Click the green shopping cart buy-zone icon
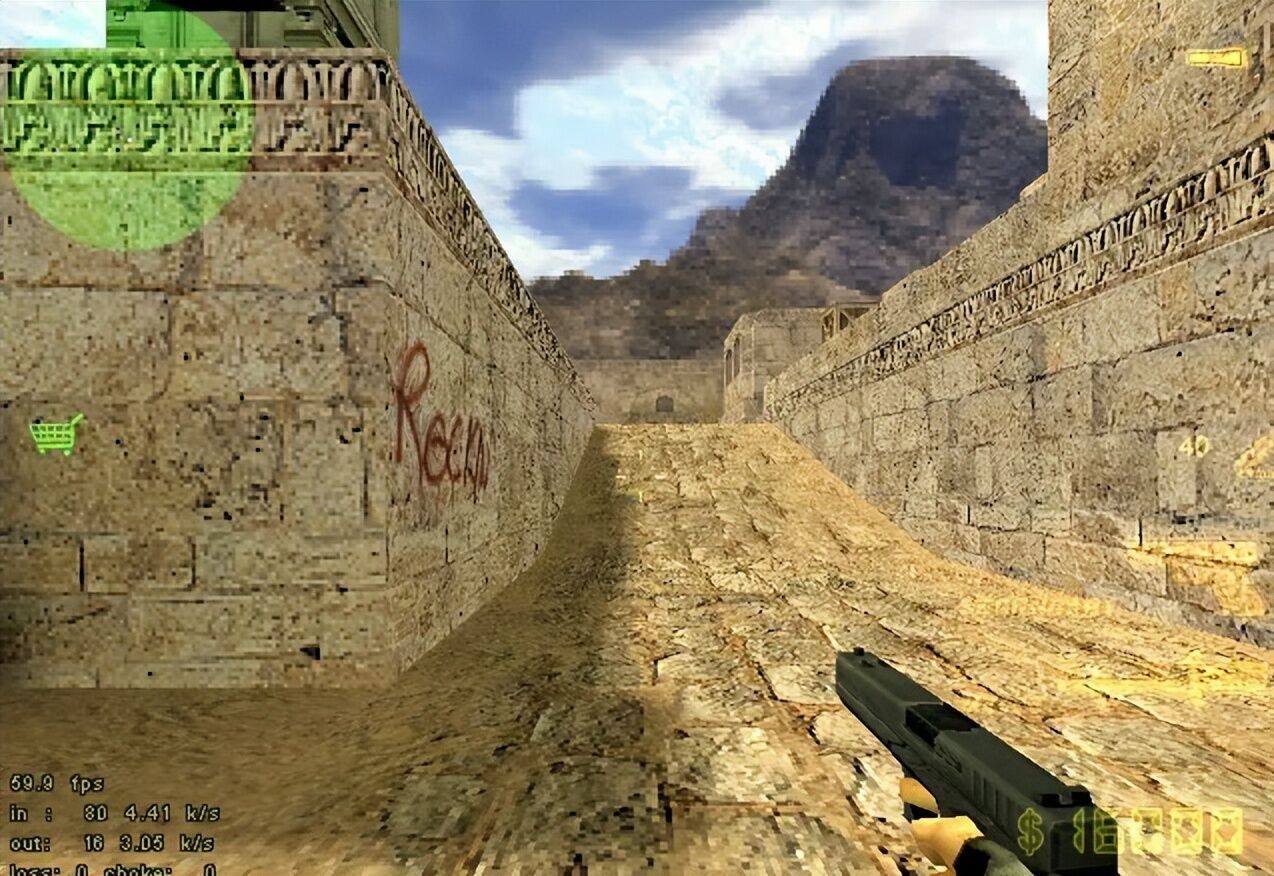Screen dimensions: 1274x876 56,434
